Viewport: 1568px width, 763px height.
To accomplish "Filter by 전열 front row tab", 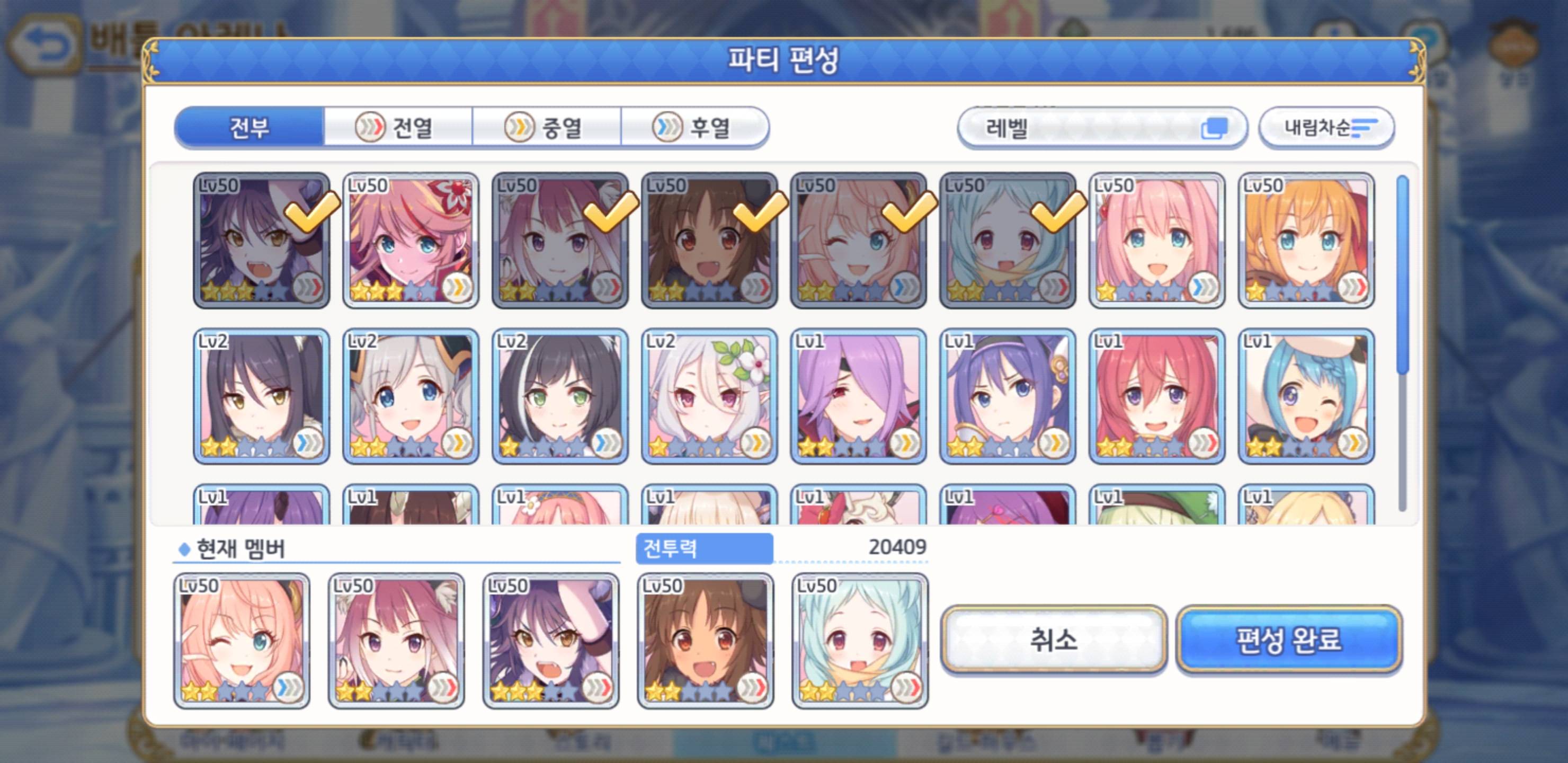I will pos(398,128).
